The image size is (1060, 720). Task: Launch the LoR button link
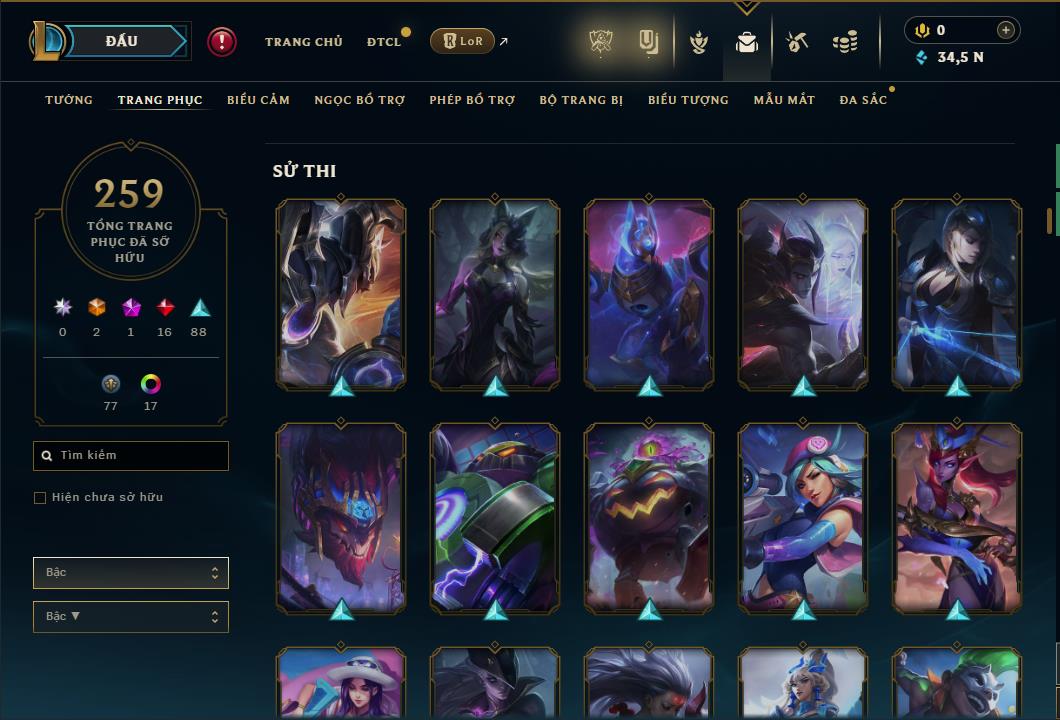click(462, 42)
